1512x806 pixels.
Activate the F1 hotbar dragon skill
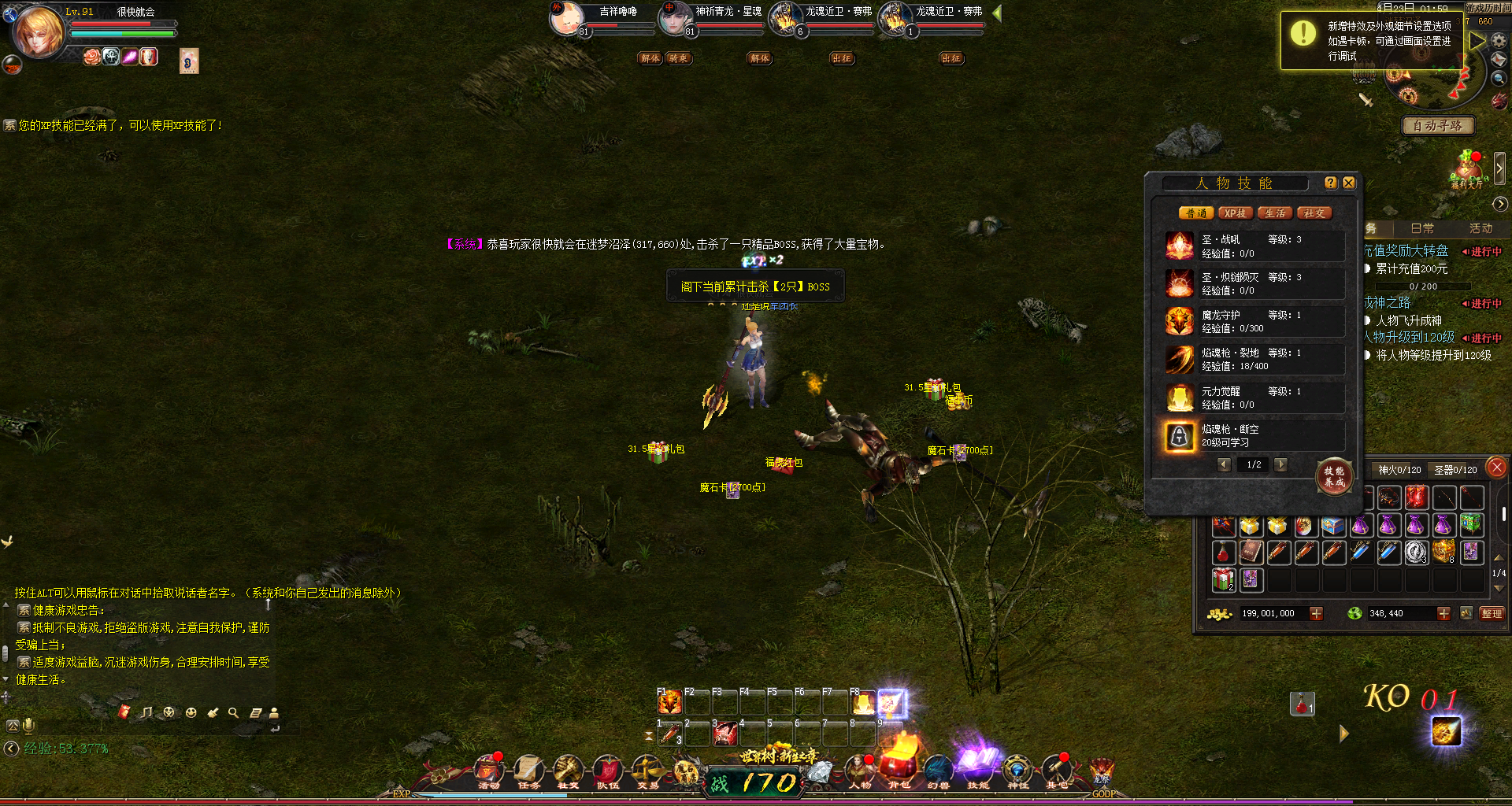pos(669,702)
